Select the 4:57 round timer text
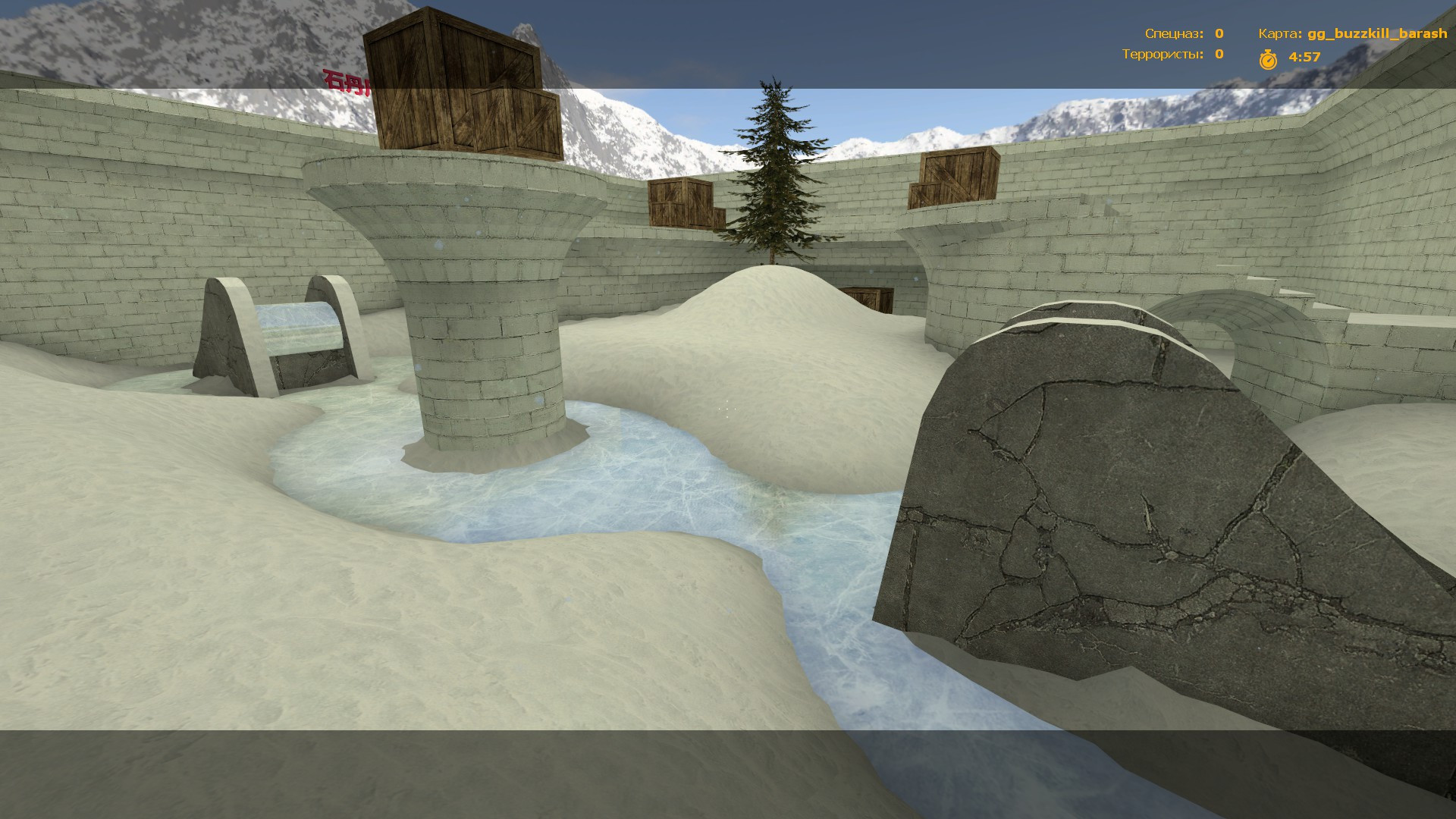This screenshot has width=1456, height=819. tap(1303, 56)
